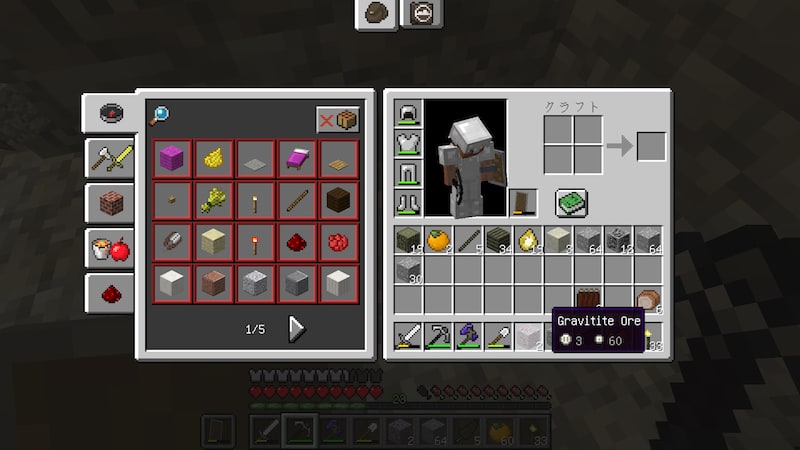Viewport: 800px width, 450px height.
Task: Select the helmet armor slot
Action: coord(408,114)
